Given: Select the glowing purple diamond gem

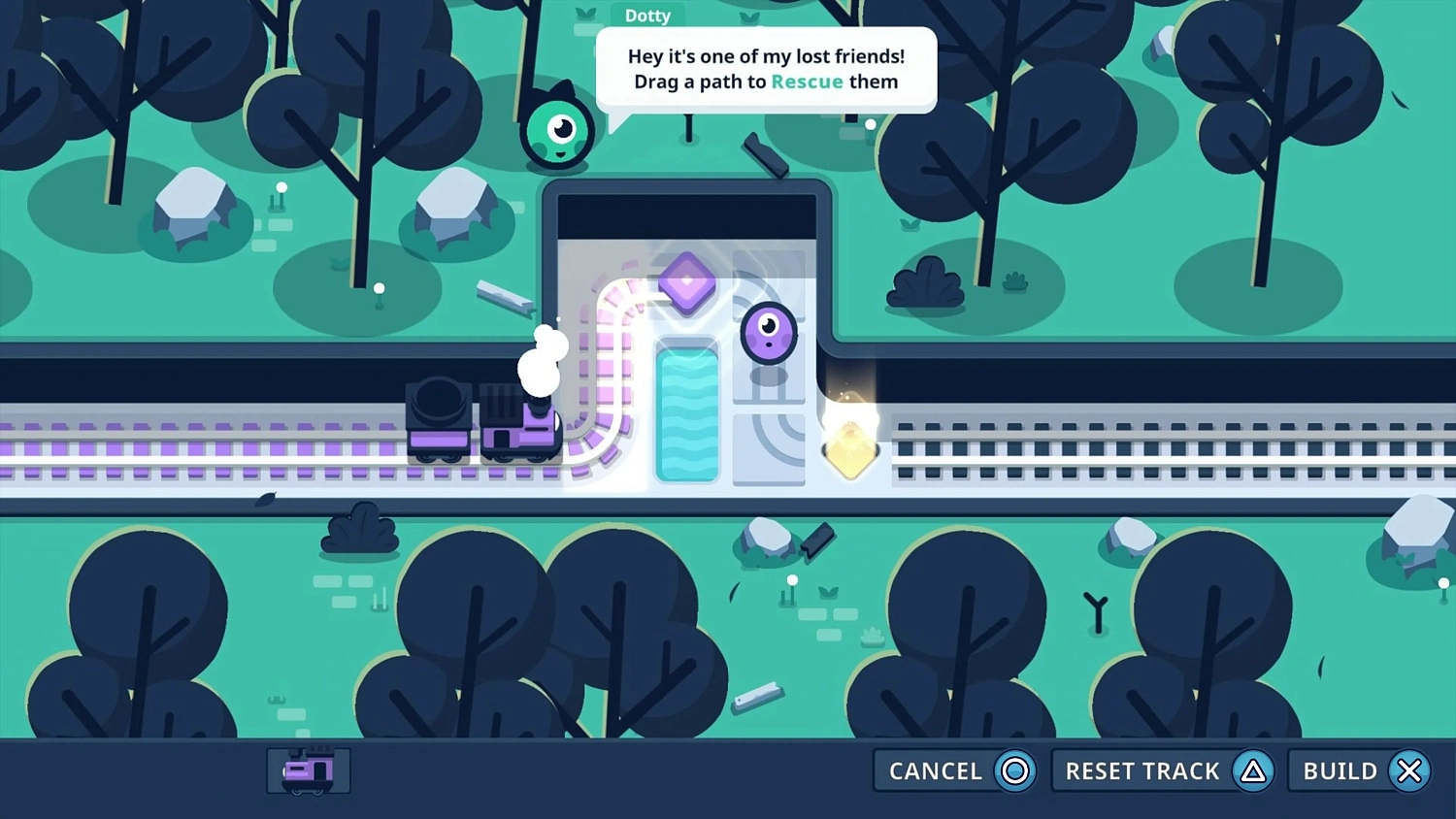Looking at the screenshot, I should tap(687, 282).
